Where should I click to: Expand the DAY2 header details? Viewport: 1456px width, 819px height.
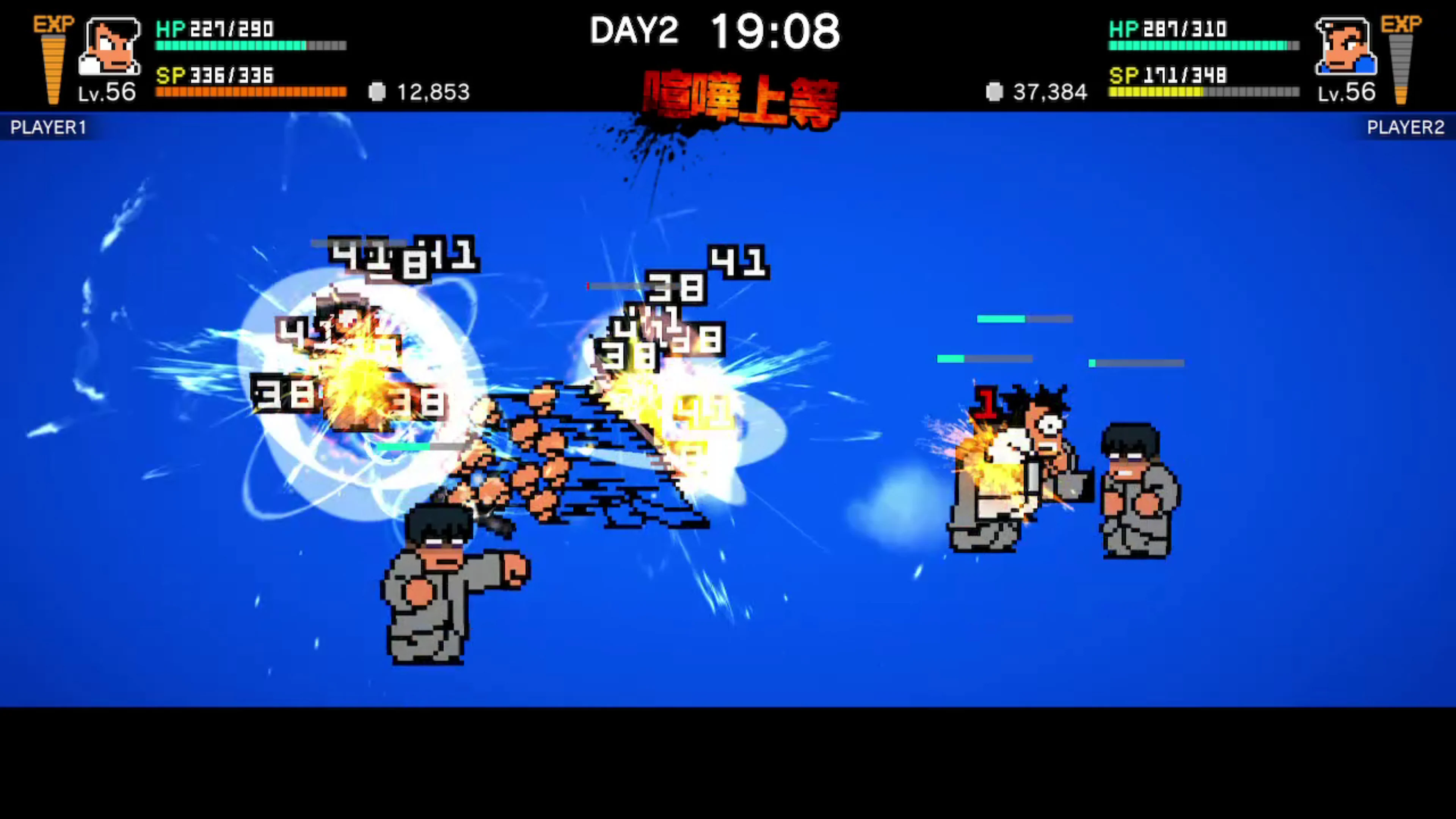pyautogui.click(x=634, y=31)
